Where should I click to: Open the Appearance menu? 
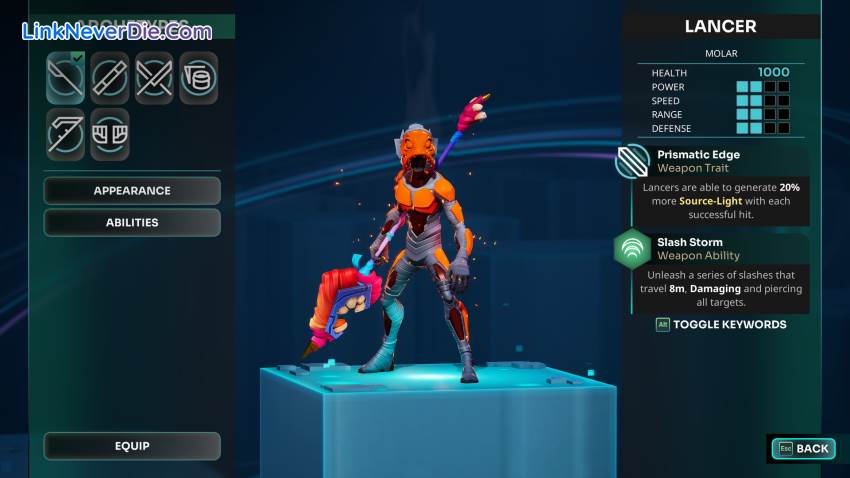(132, 190)
